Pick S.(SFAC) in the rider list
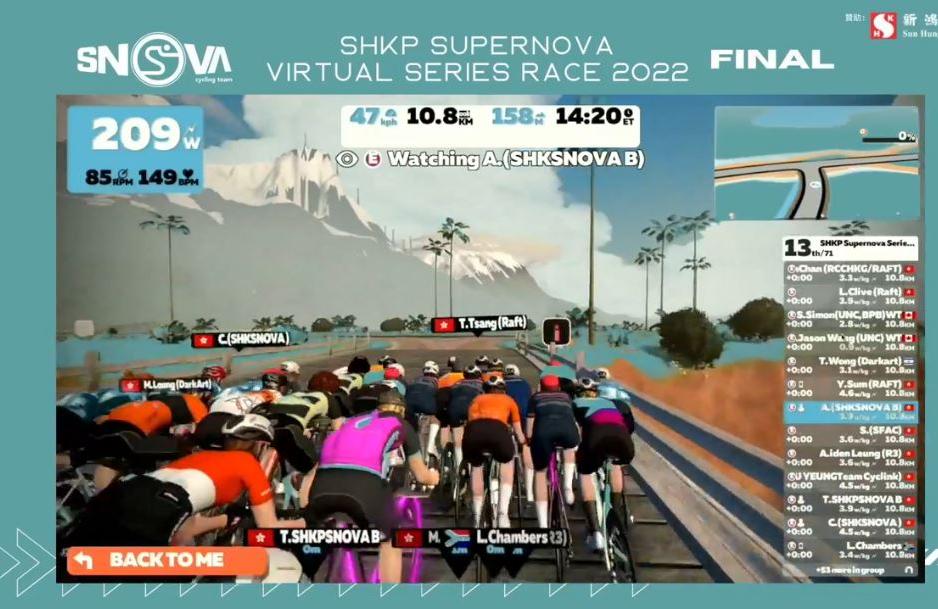The height and width of the screenshot is (609, 938). (x=851, y=434)
